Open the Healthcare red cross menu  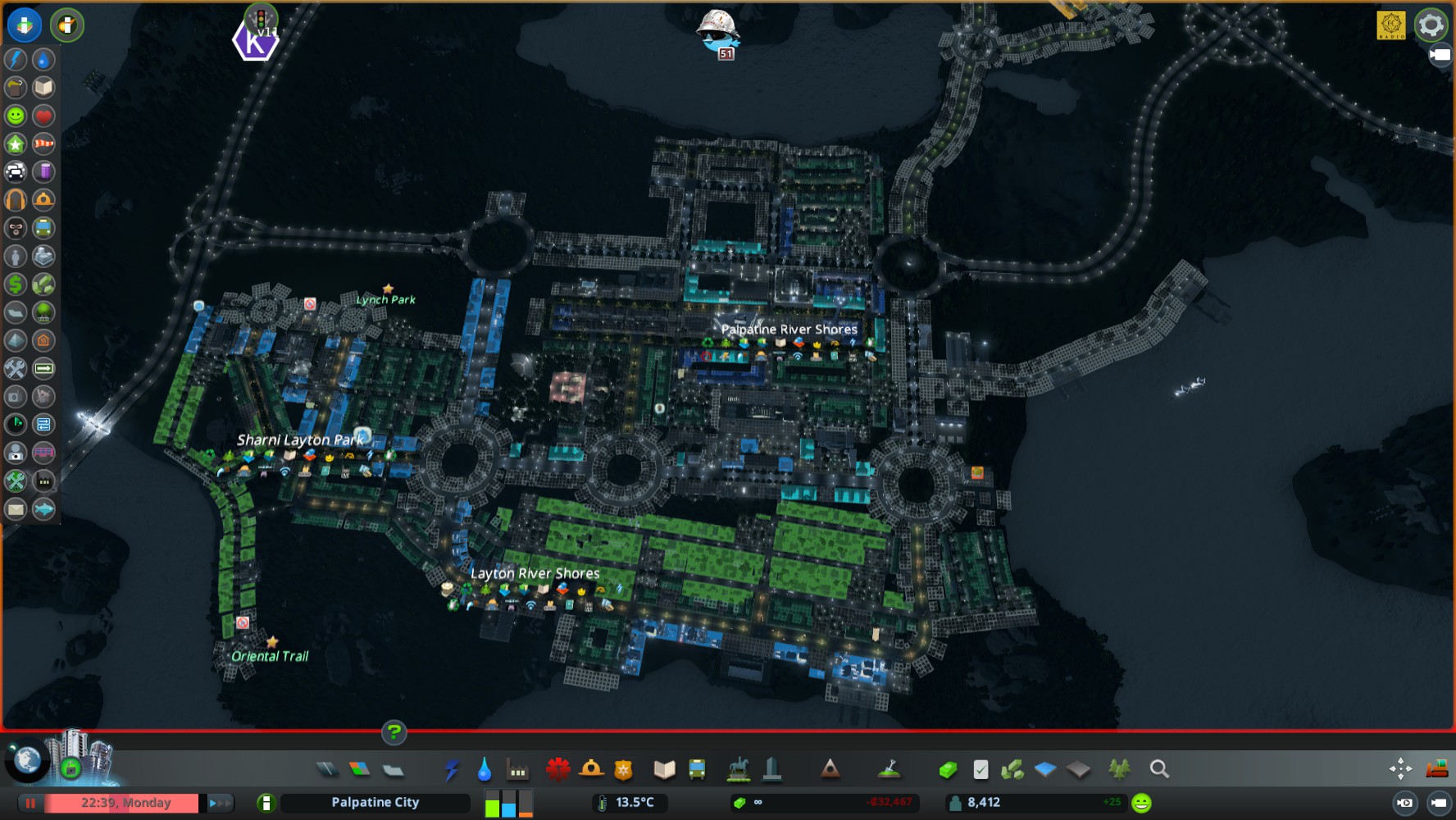558,769
